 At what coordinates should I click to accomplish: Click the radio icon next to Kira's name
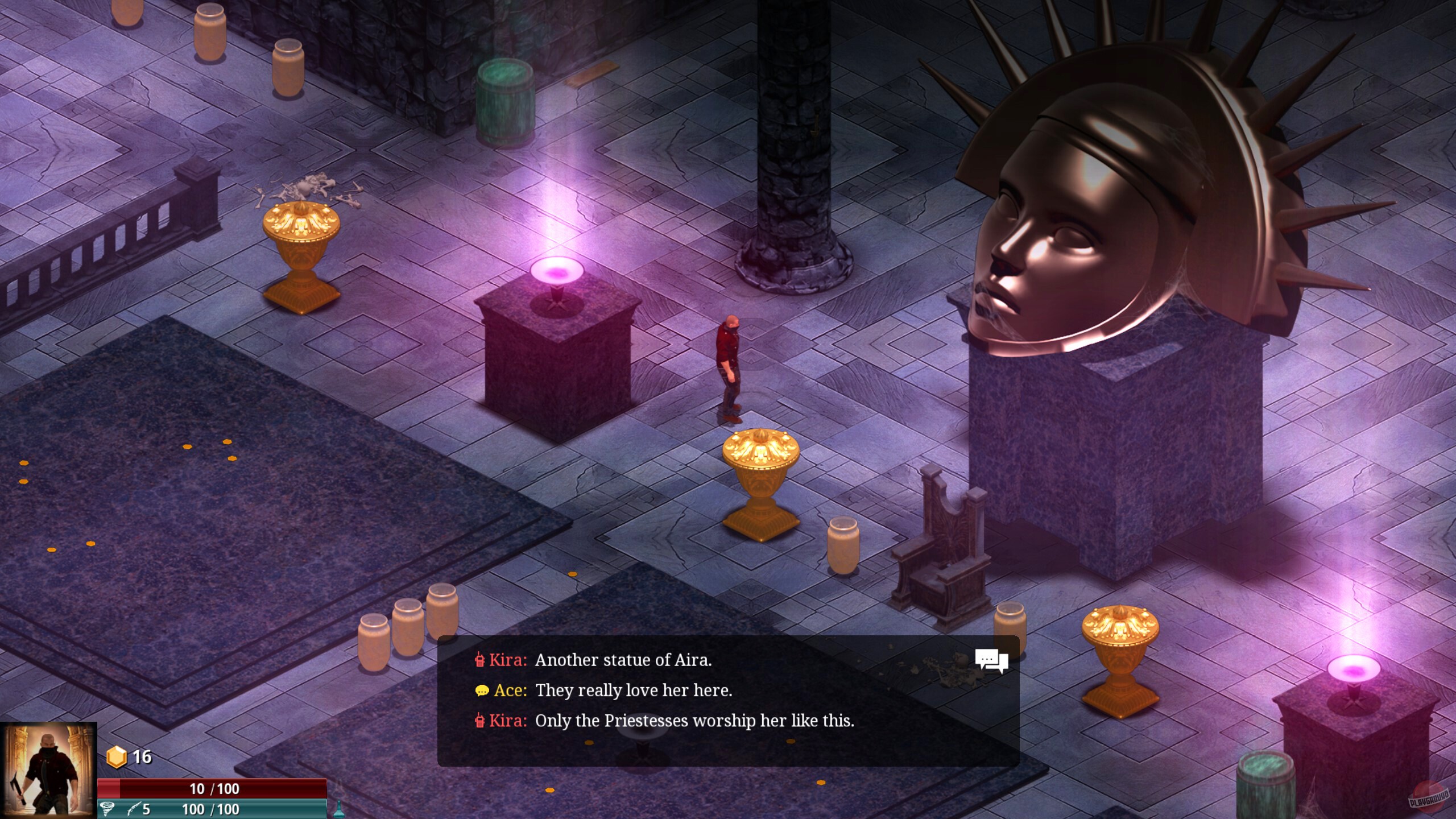(481, 660)
